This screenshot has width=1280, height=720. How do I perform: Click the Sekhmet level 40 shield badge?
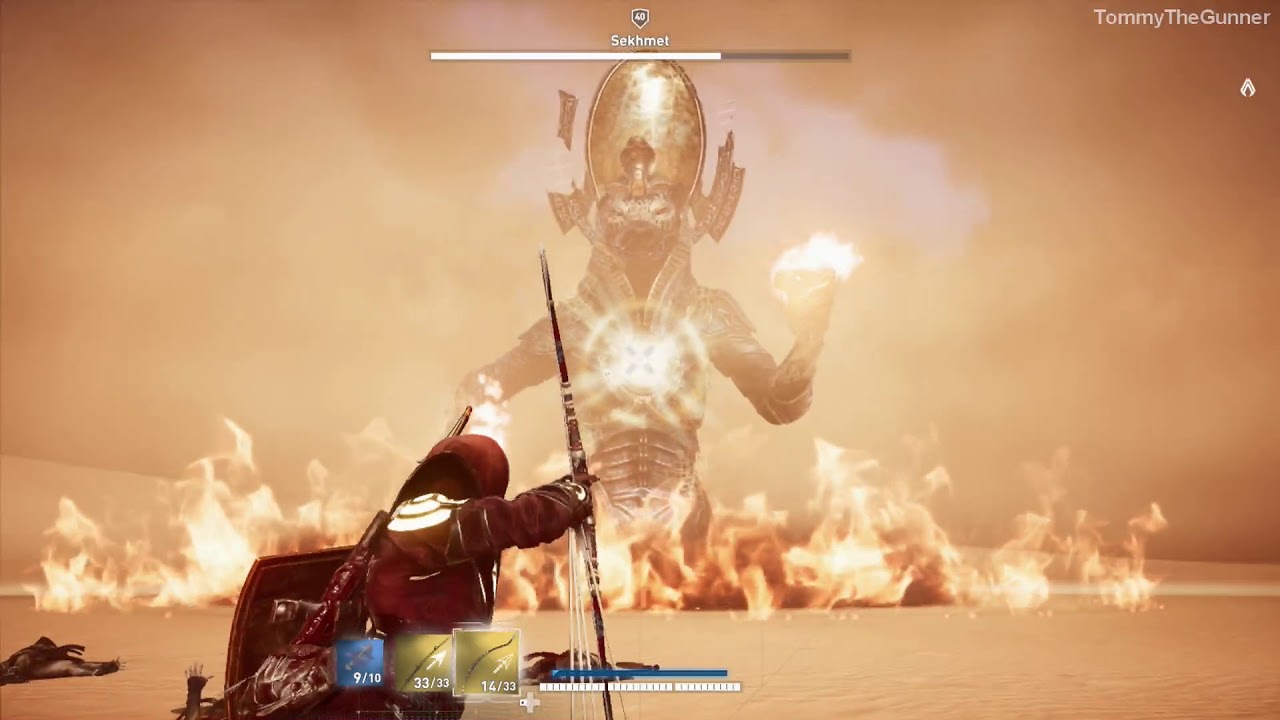(640, 17)
